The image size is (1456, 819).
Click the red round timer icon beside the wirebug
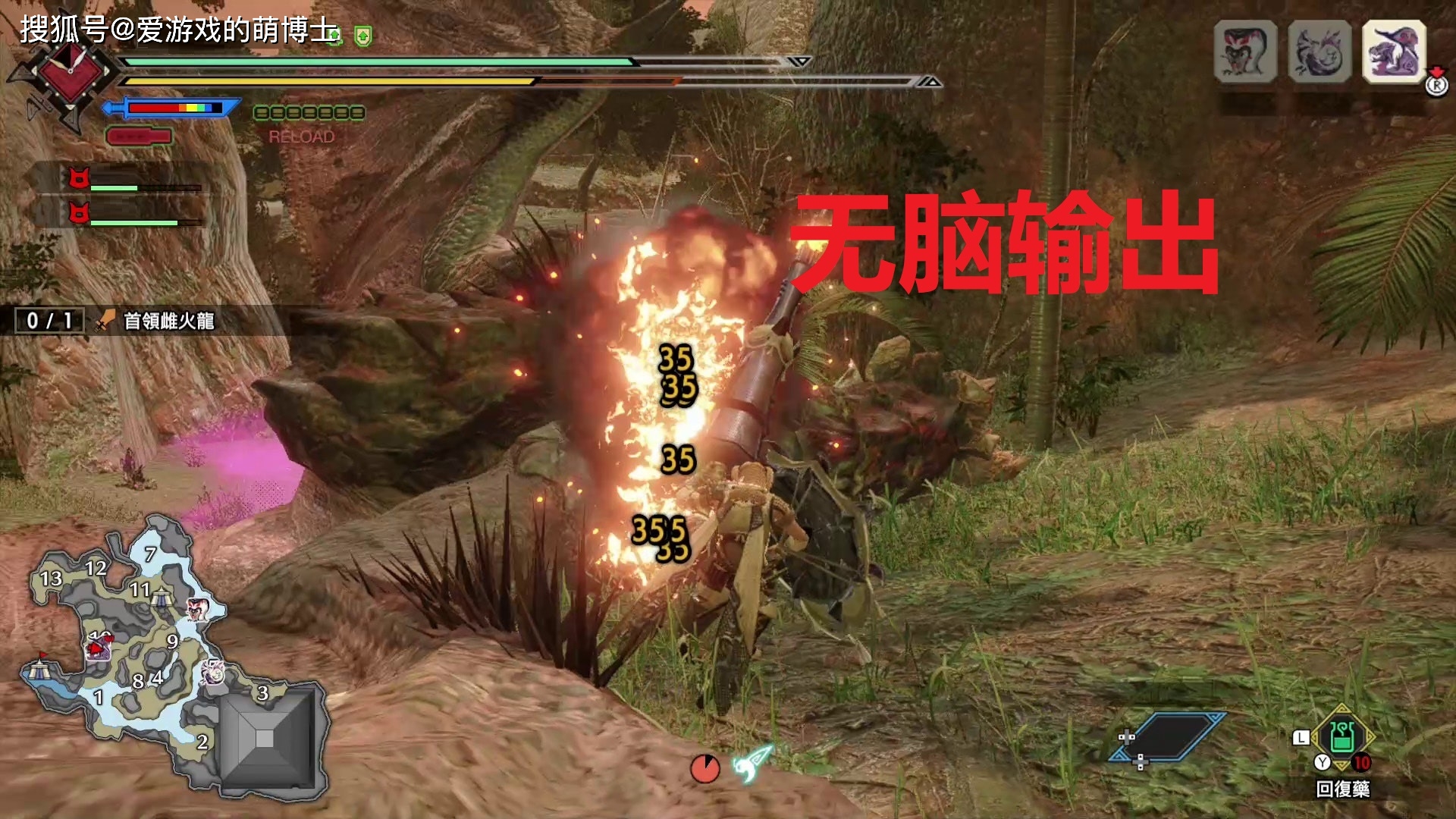coord(704,768)
